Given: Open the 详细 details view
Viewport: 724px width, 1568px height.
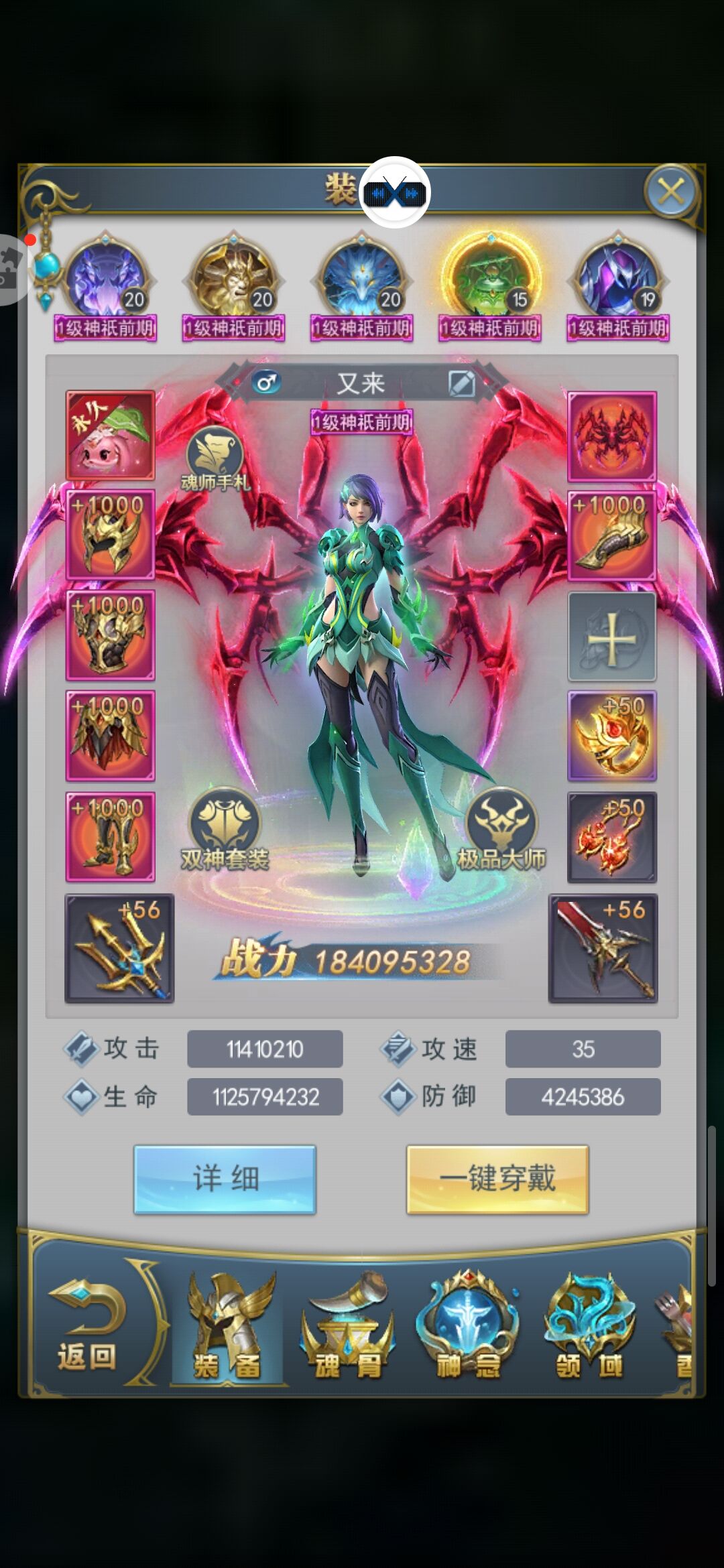Looking at the screenshot, I should coord(225,1179).
